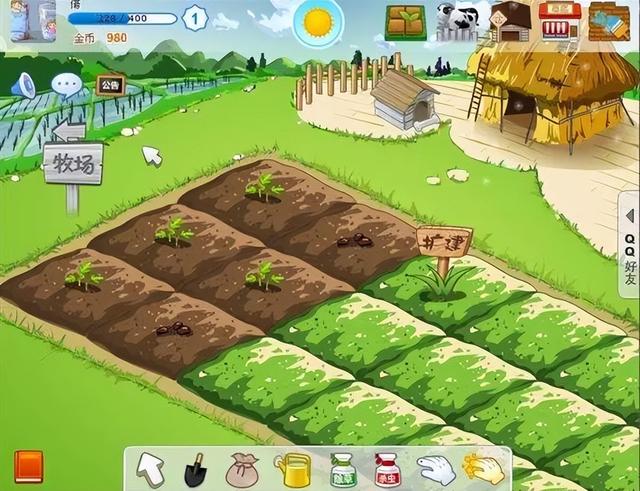The width and height of the screenshot is (640, 491).
Task: Open the red-roofed shop
Action: 560,20
